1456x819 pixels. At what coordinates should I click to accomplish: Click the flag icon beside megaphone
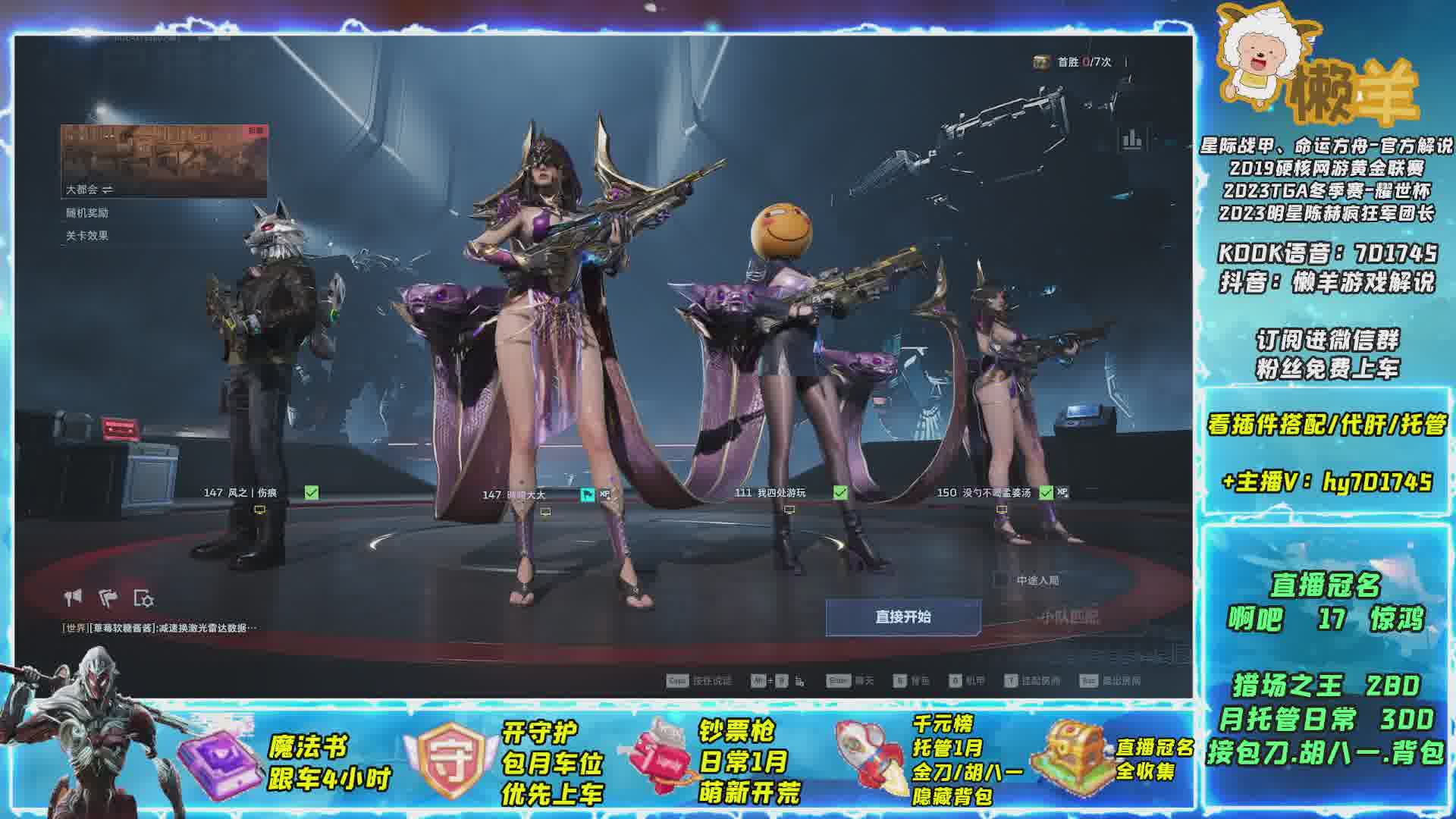click(x=108, y=598)
